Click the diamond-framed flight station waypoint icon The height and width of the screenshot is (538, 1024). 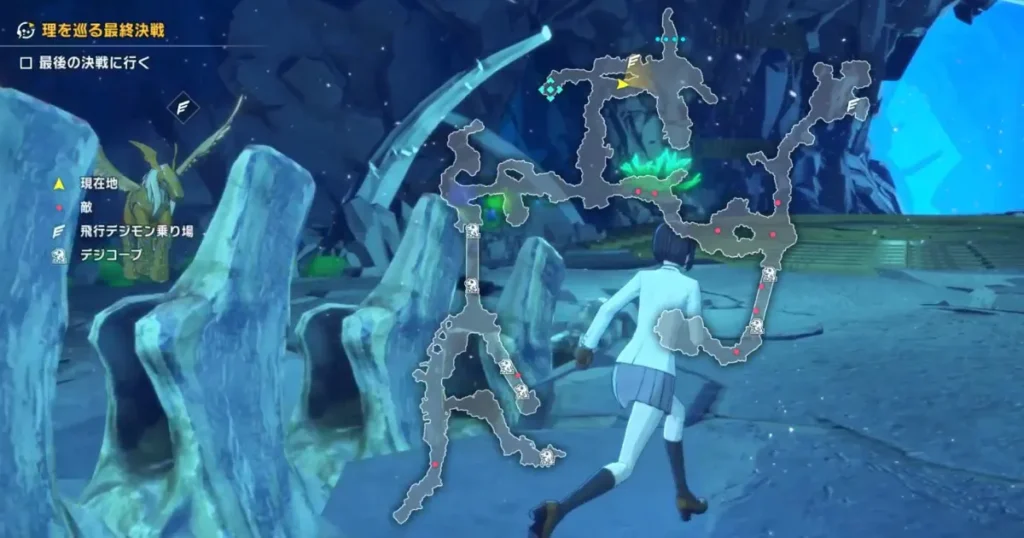[184, 106]
